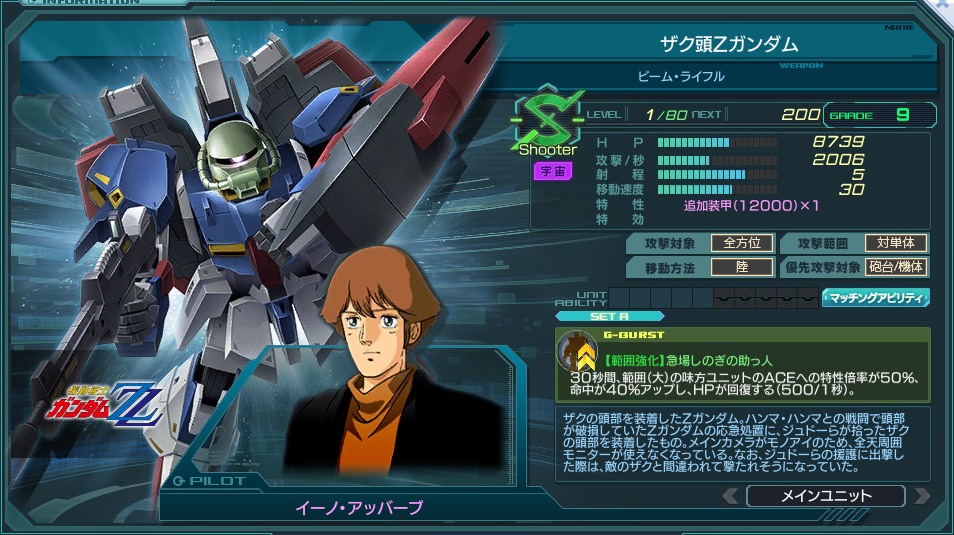Open the マッチングアビリティ (Matching Ability) panel

(876, 297)
